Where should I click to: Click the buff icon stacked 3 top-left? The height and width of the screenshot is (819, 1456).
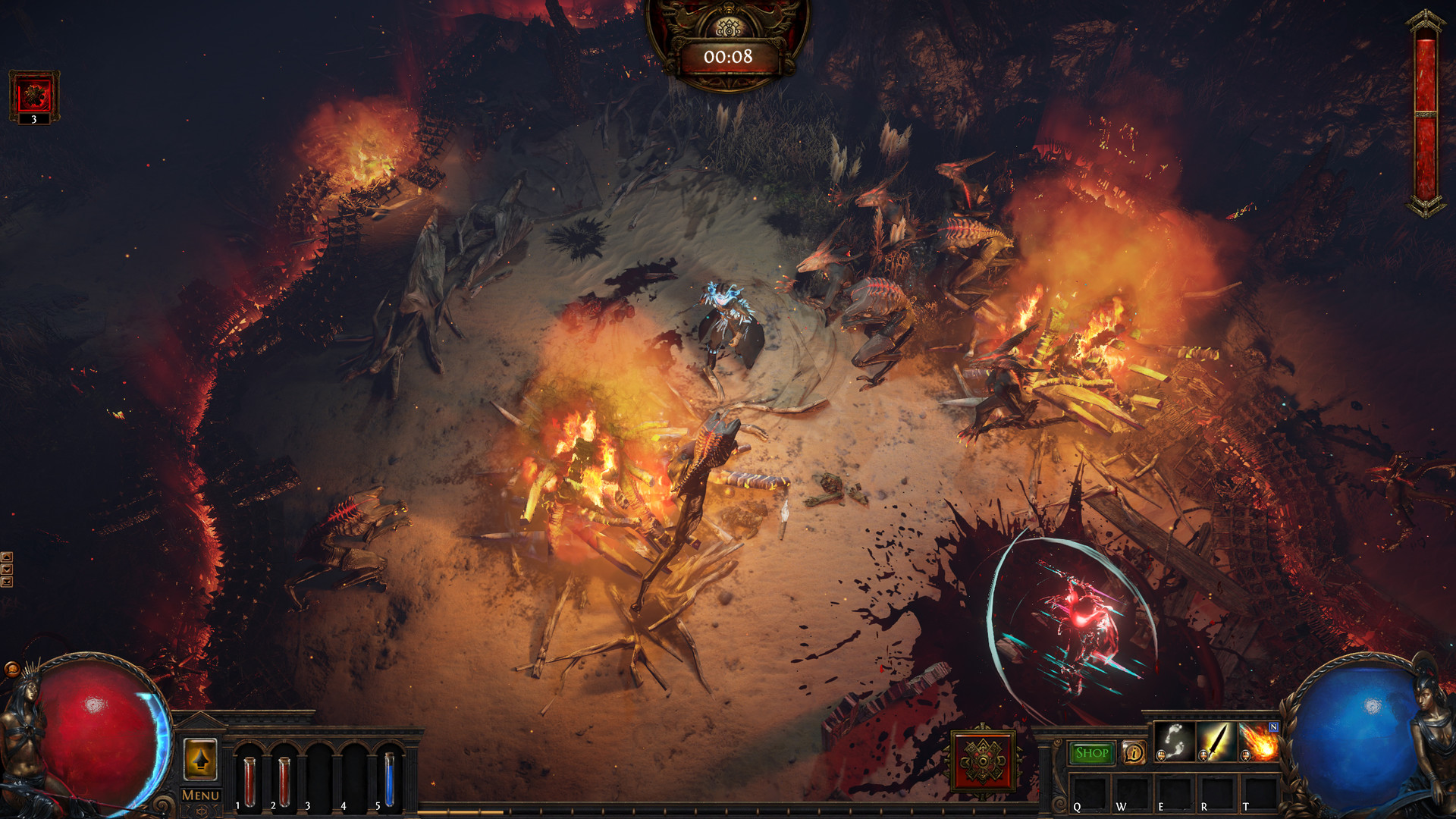tap(33, 93)
